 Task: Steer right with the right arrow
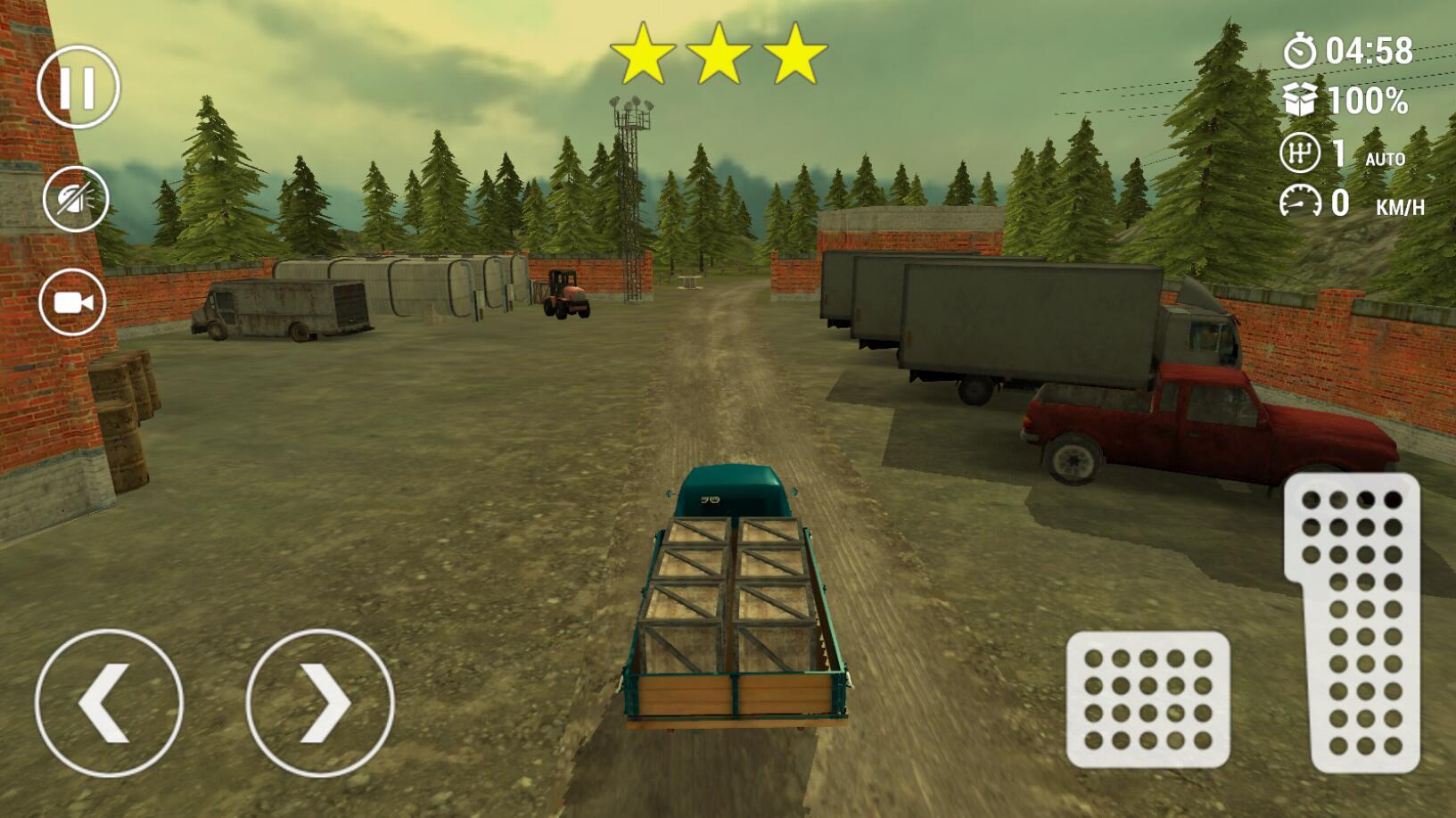(319, 703)
